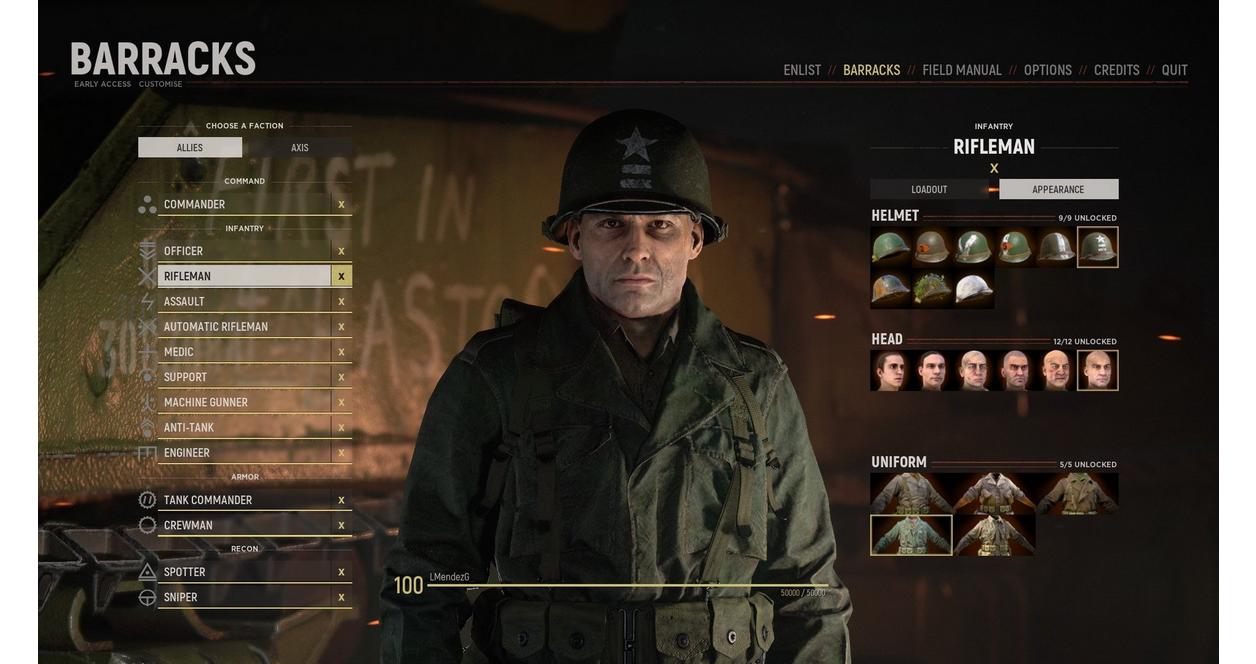Quit the game
The height and width of the screenshot is (664, 1256).
tap(1174, 70)
